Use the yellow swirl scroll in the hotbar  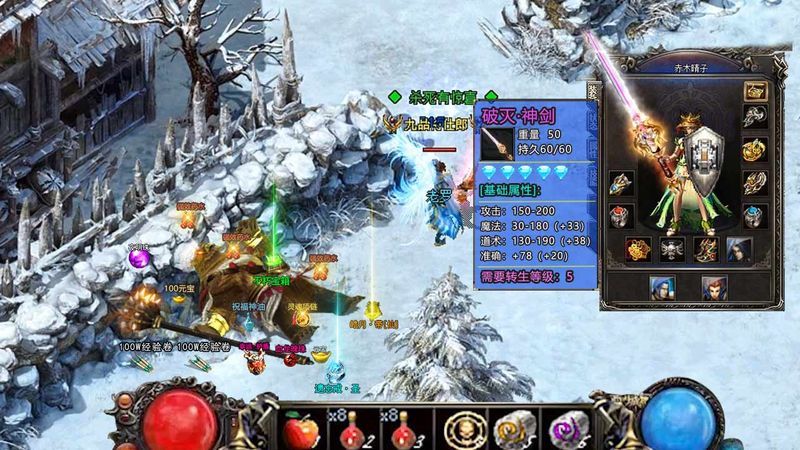512,429
